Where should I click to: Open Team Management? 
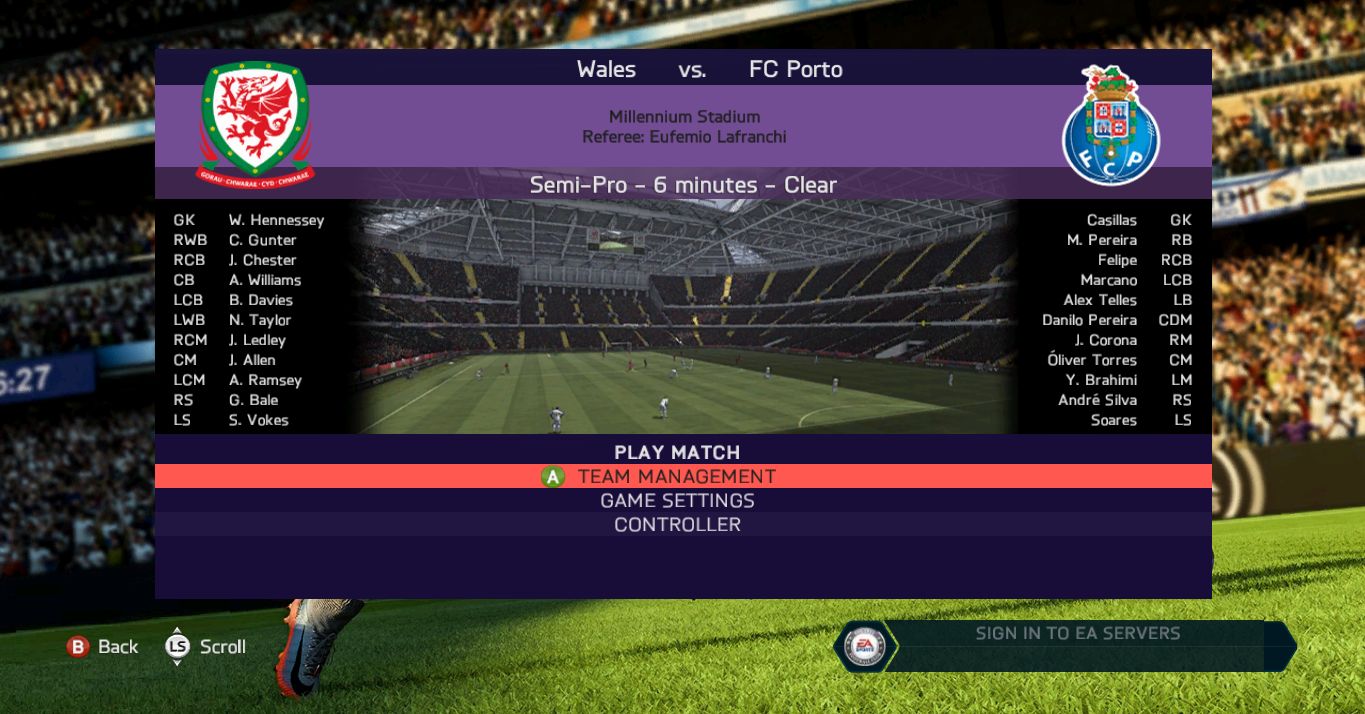(677, 477)
